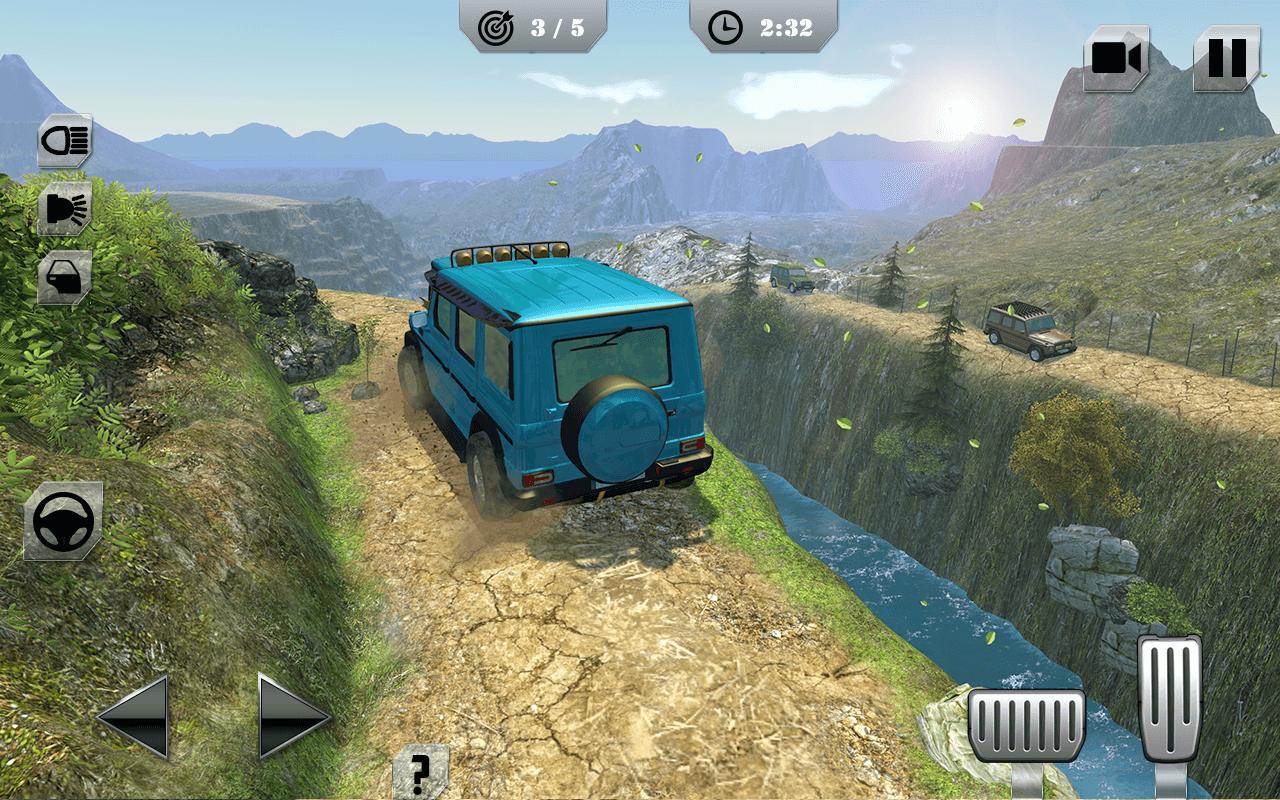
Task: Click the video recorder icon
Action: coord(1117,56)
